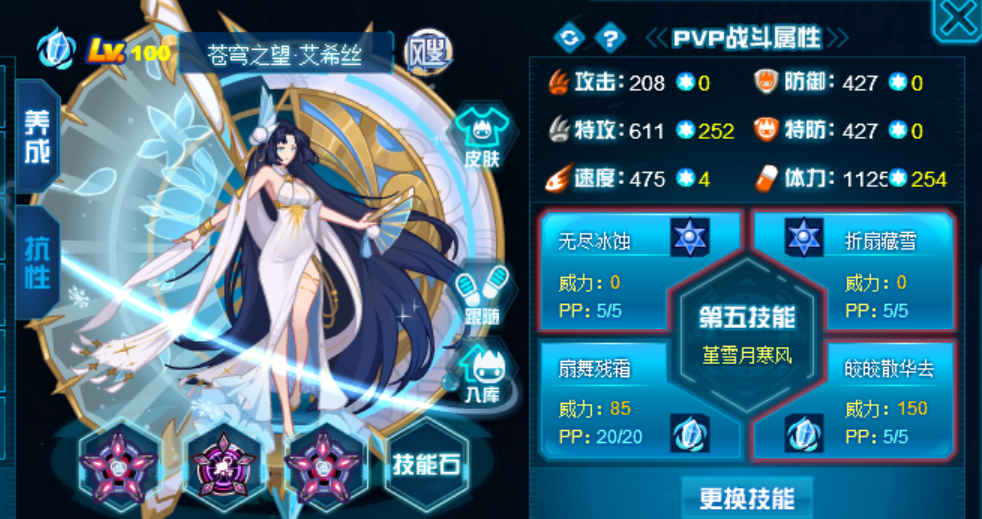
Task: Close the spirit info panel
Action: click(x=957, y=20)
